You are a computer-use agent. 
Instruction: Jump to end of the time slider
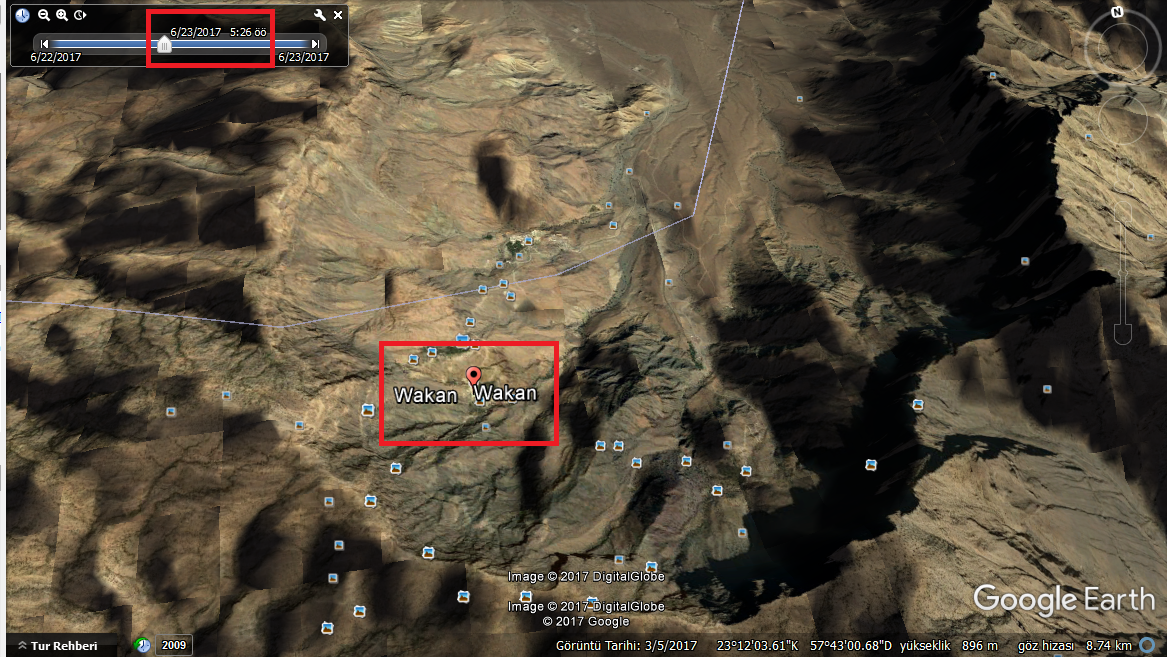click(315, 44)
